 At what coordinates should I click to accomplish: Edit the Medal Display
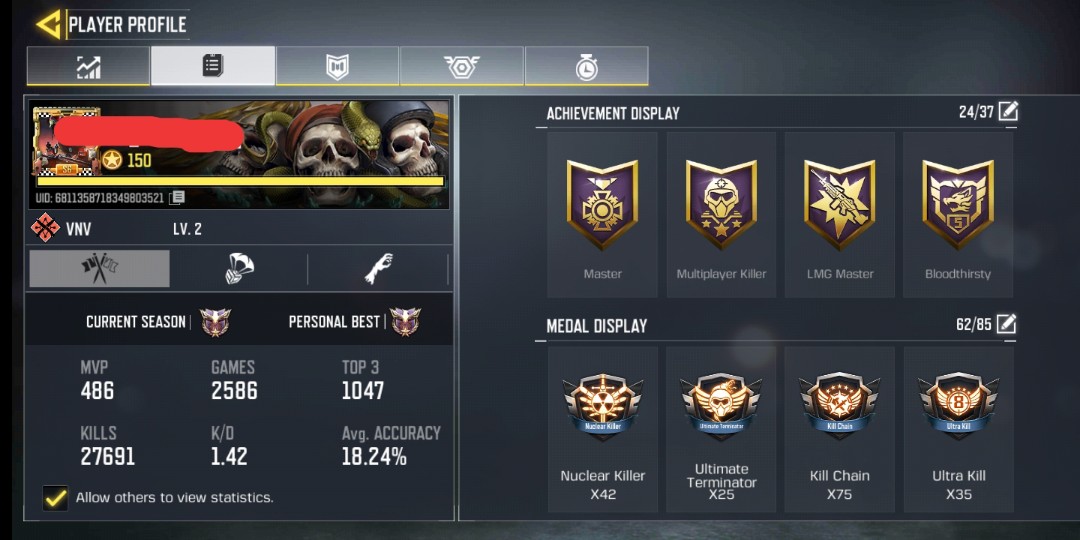[1006, 324]
